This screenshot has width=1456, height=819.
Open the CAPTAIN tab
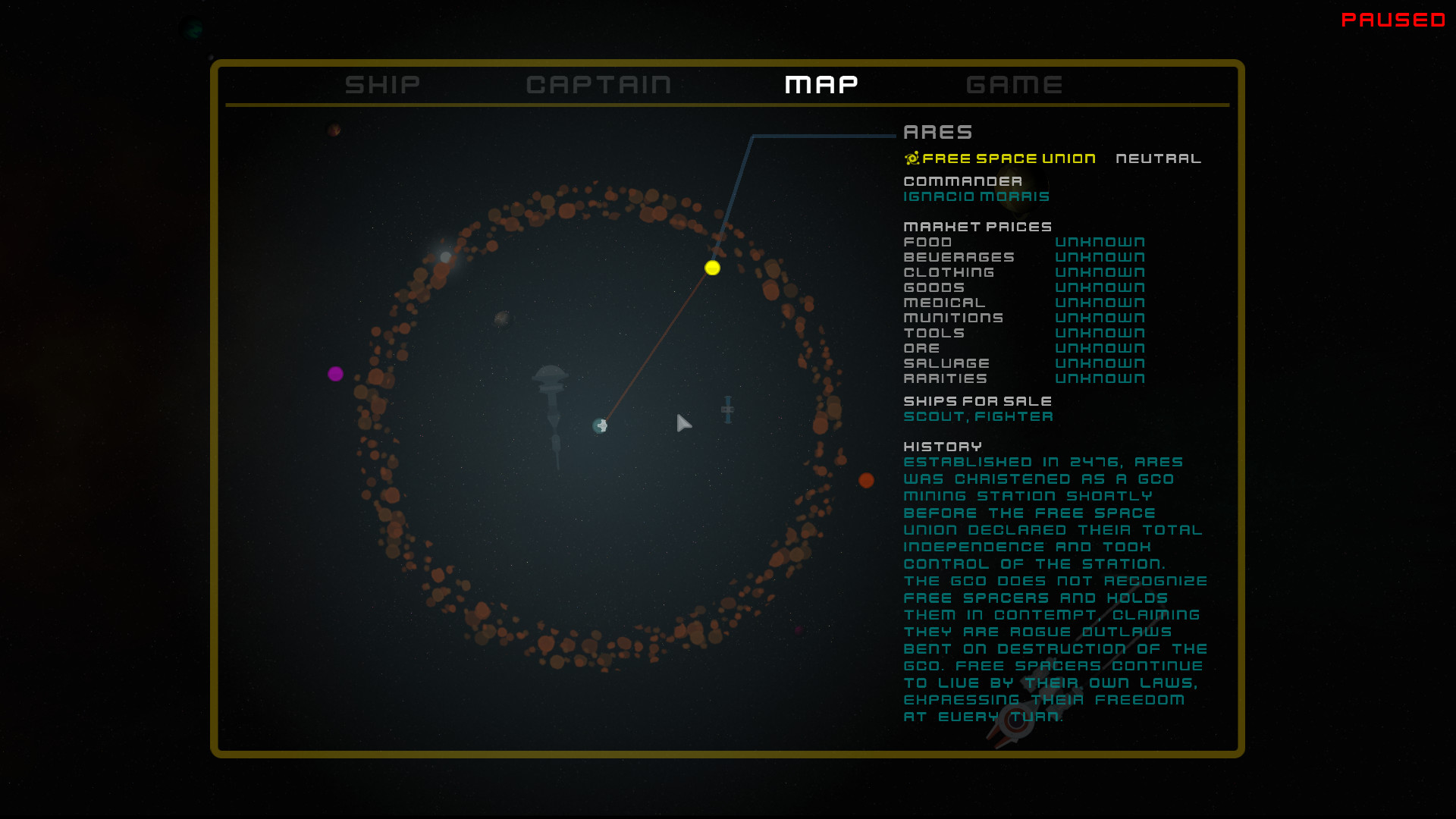[599, 84]
